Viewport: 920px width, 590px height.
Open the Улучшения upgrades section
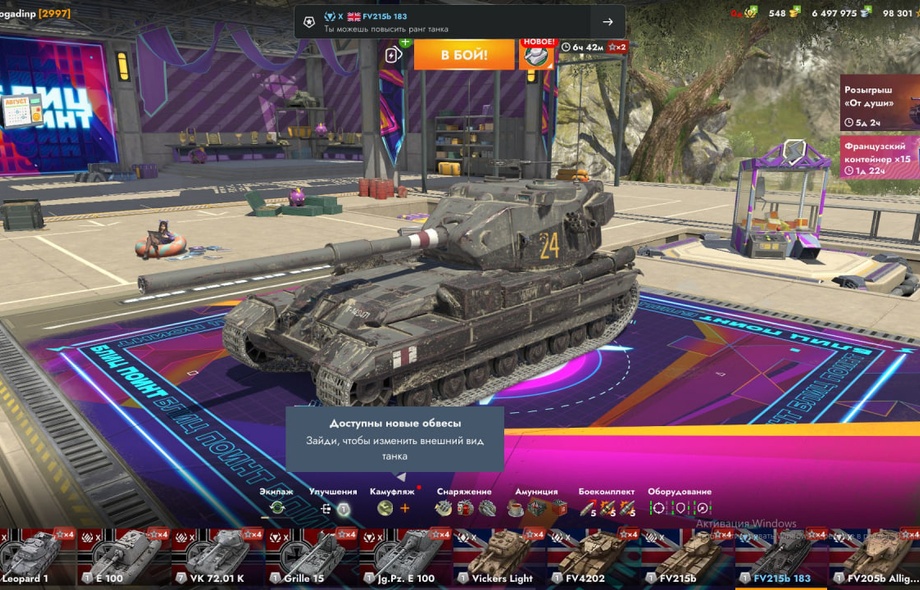pyautogui.click(x=333, y=508)
